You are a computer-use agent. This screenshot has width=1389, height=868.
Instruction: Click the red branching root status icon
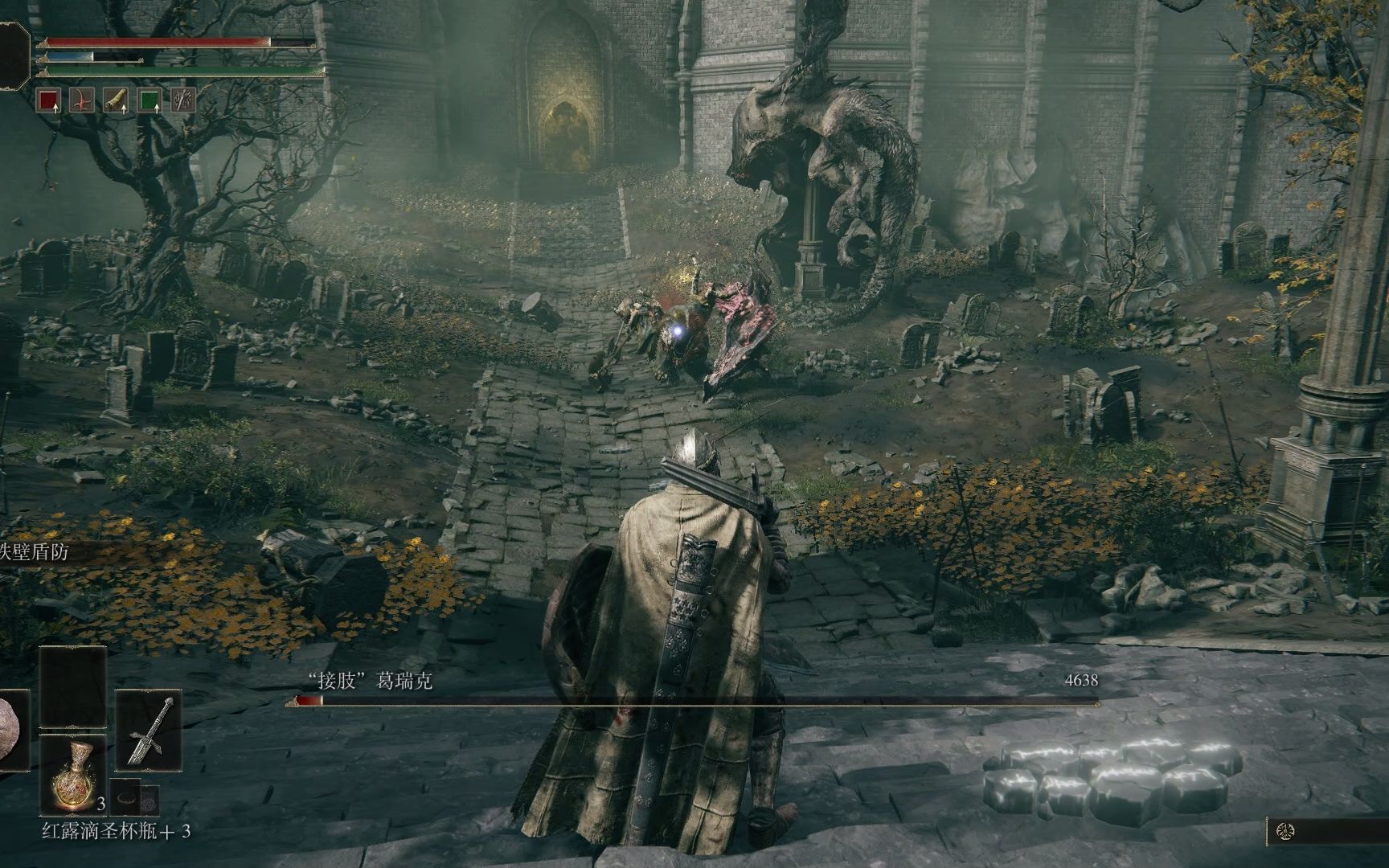pos(84,100)
